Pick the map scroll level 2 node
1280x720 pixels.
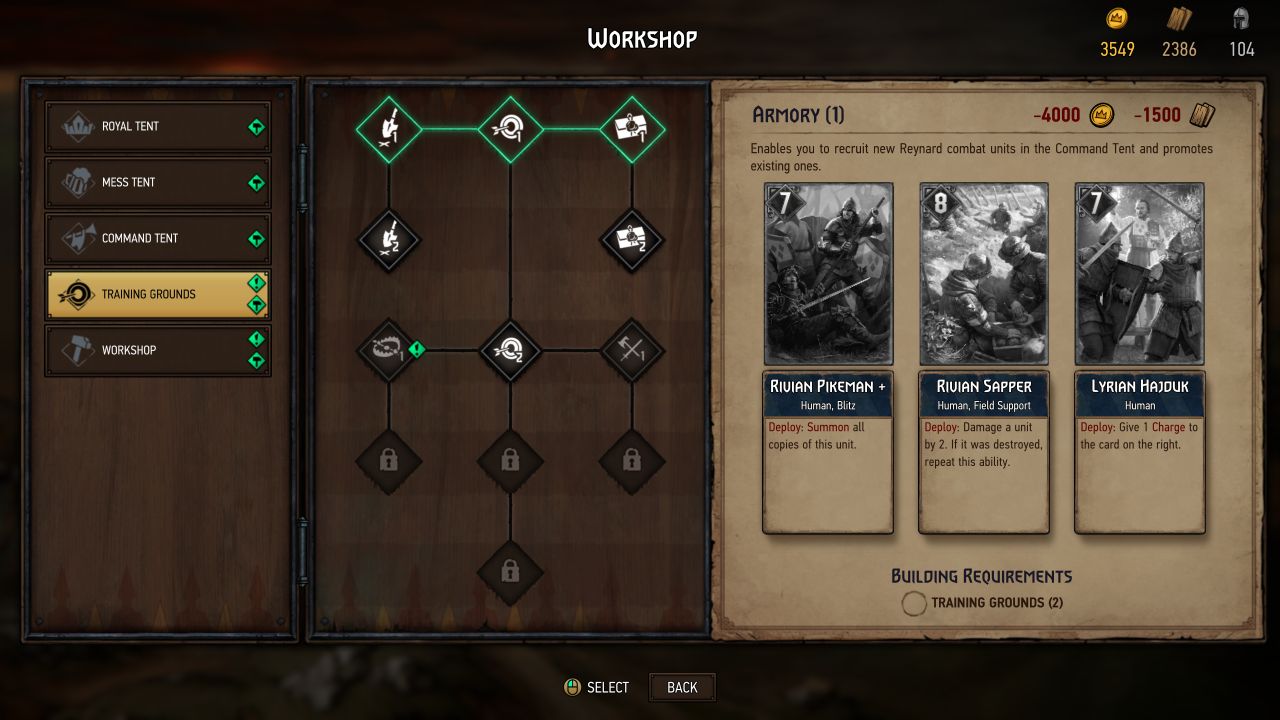pyautogui.click(x=632, y=240)
